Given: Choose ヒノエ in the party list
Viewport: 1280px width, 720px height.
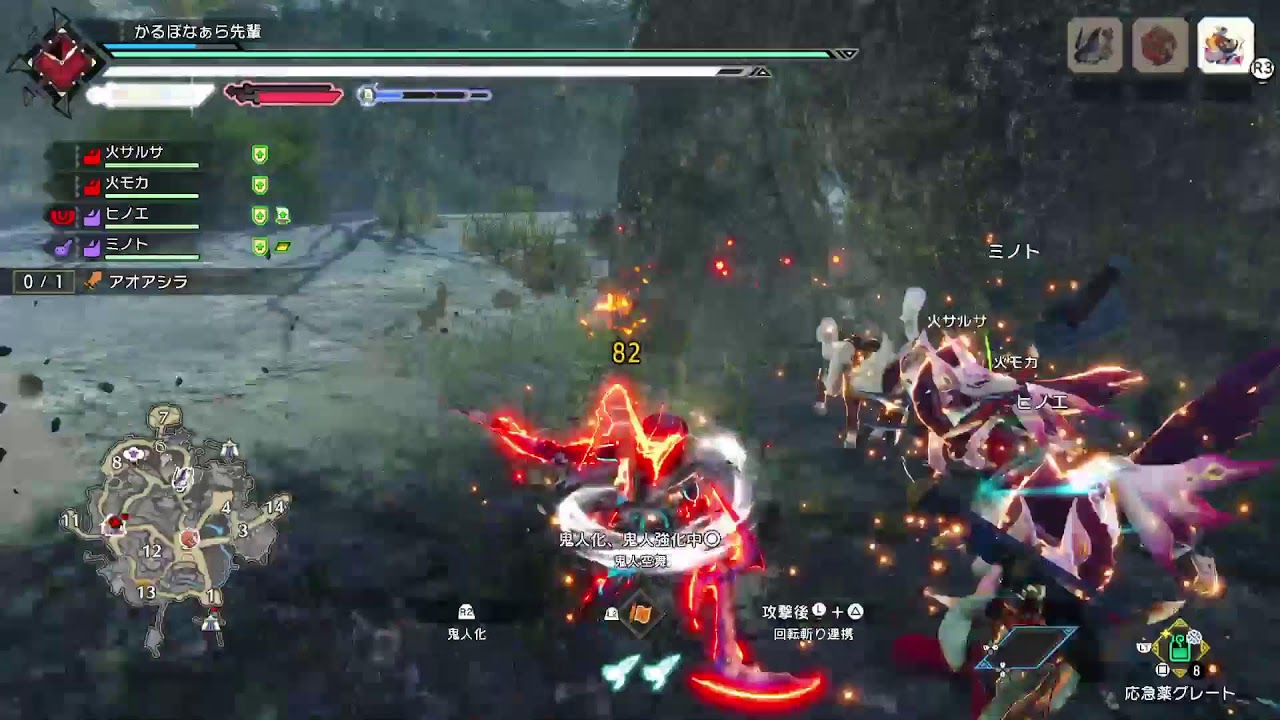Looking at the screenshot, I should [x=128, y=214].
